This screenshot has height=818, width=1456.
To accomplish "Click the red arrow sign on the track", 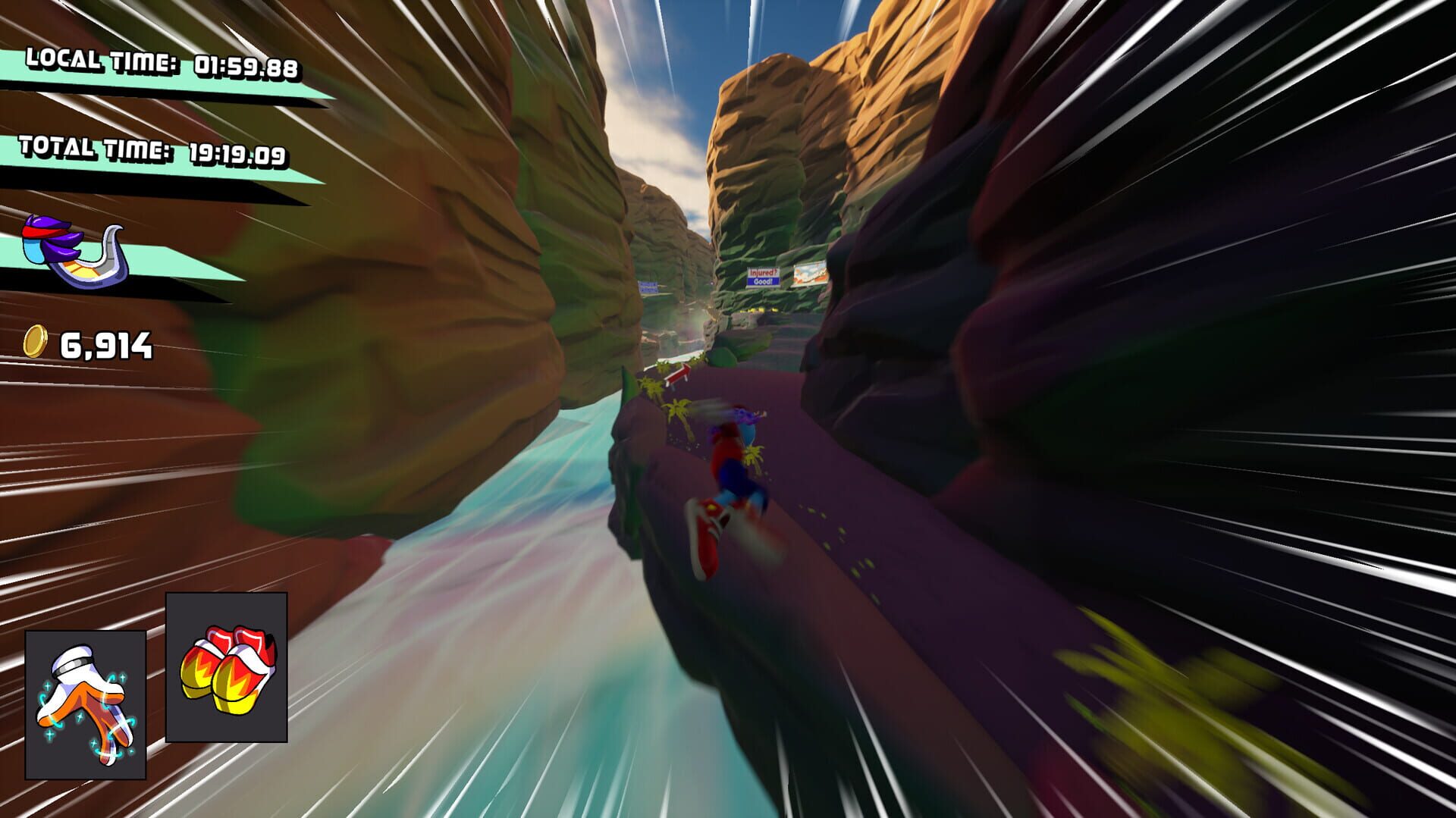I will click(x=677, y=374).
